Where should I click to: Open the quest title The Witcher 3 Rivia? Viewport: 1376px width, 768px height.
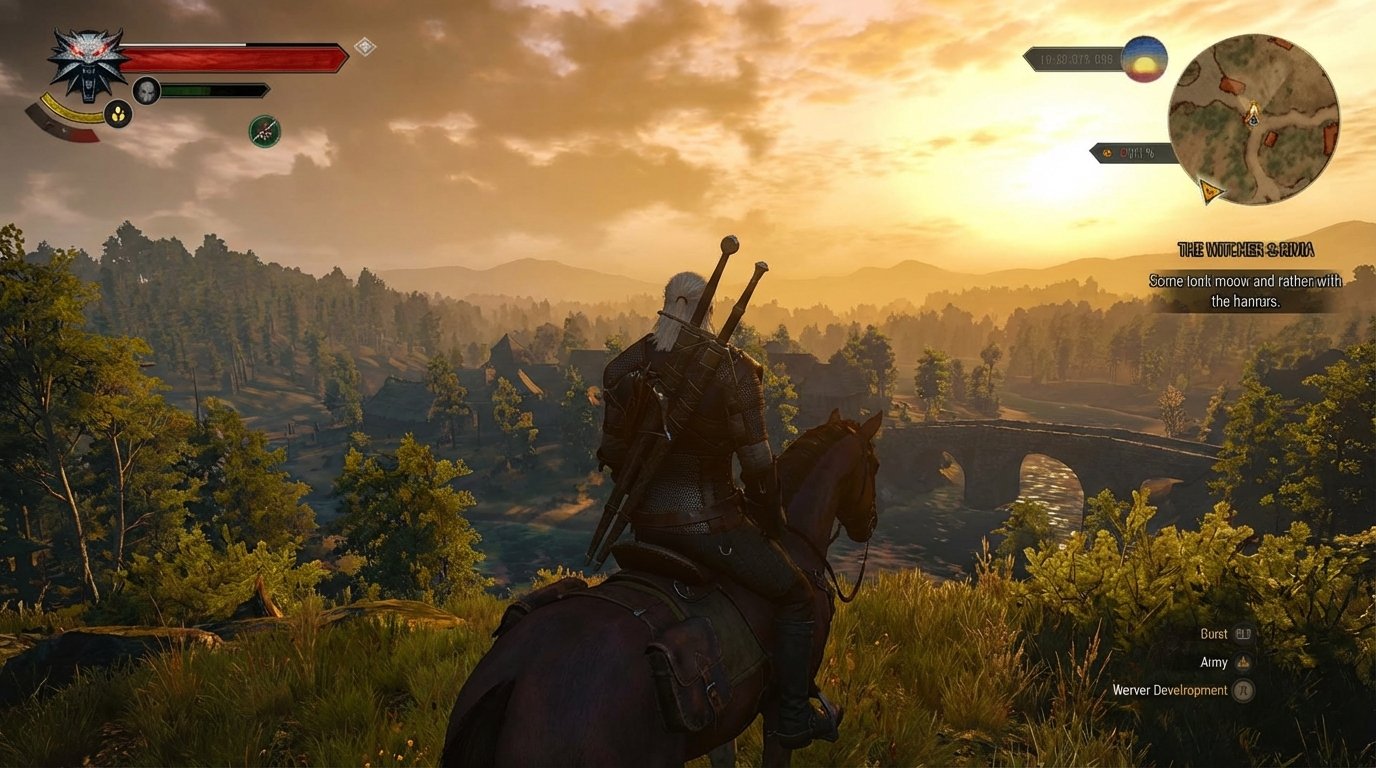(1248, 249)
